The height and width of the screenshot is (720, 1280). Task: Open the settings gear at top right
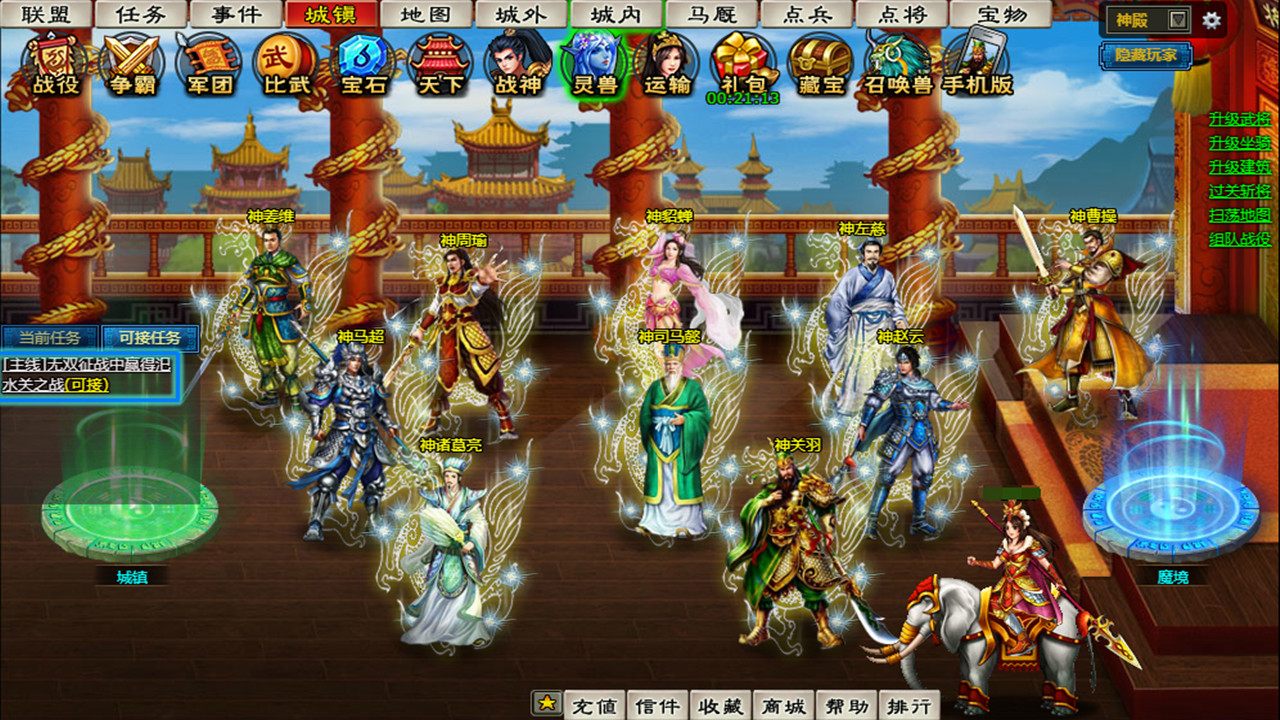pos(1211,20)
